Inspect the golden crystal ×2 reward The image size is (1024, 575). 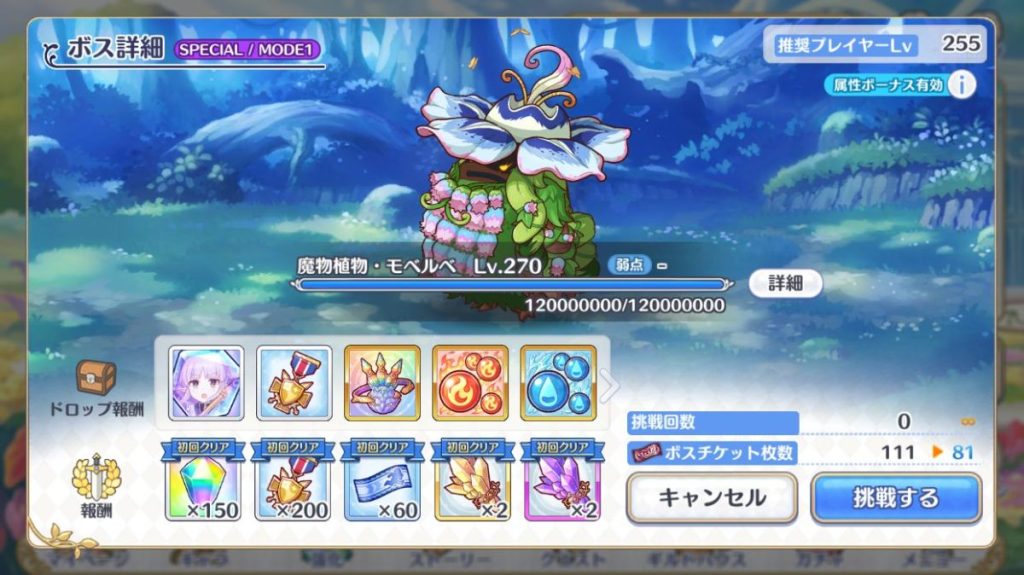[470, 483]
